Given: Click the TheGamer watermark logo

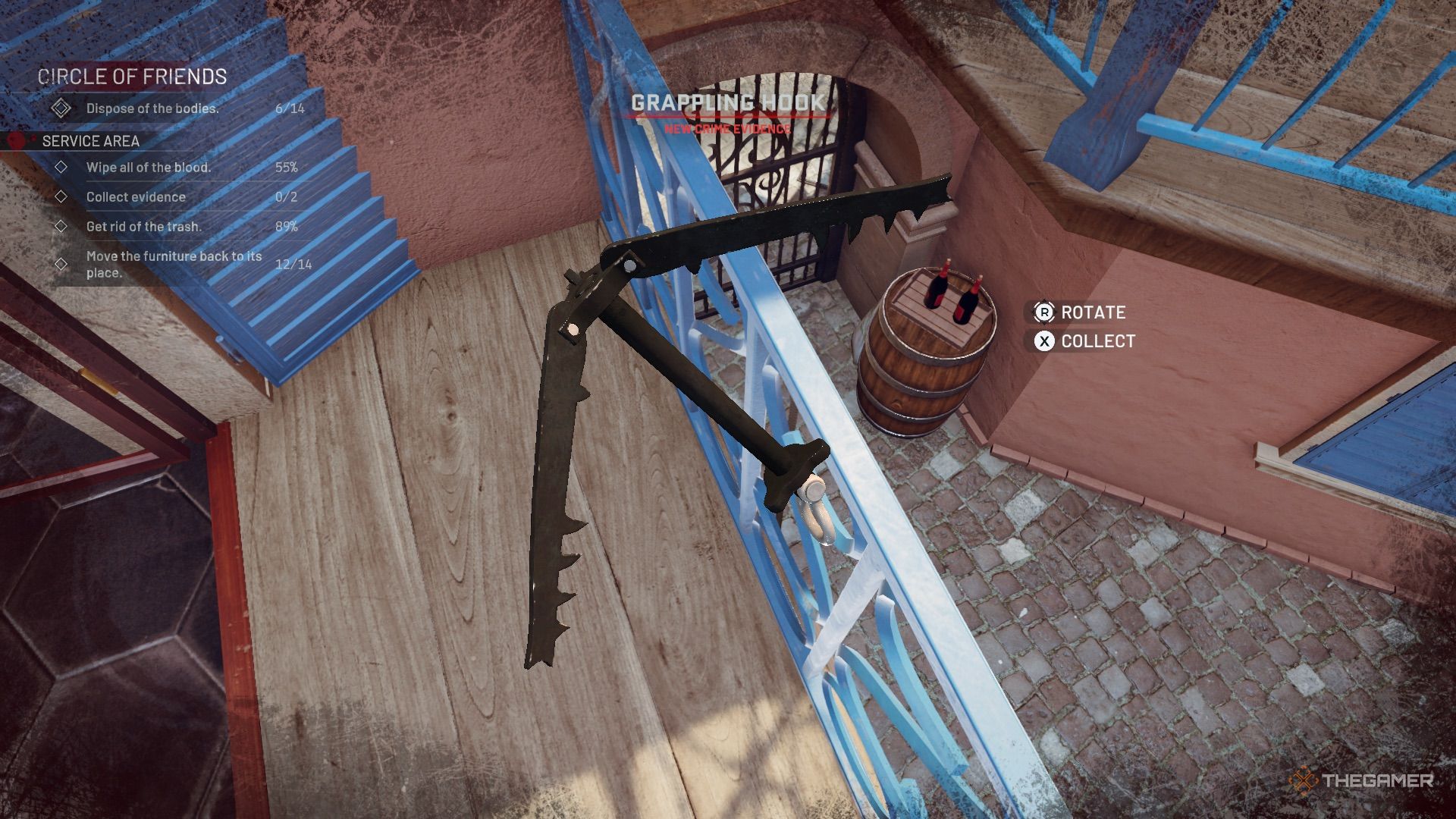Looking at the screenshot, I should coord(1361,780).
